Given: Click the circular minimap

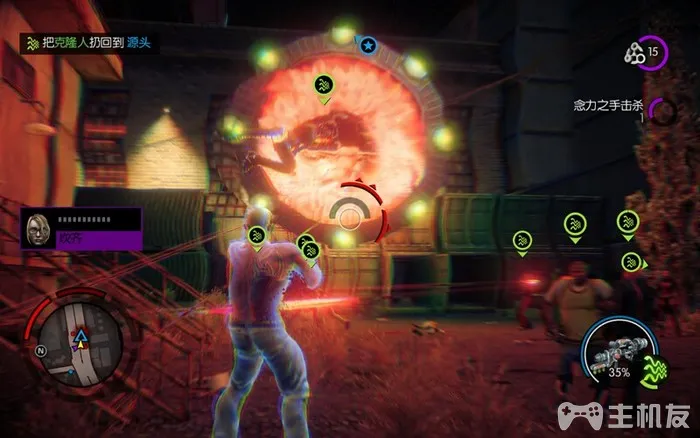Looking at the screenshot, I should click(x=77, y=342).
